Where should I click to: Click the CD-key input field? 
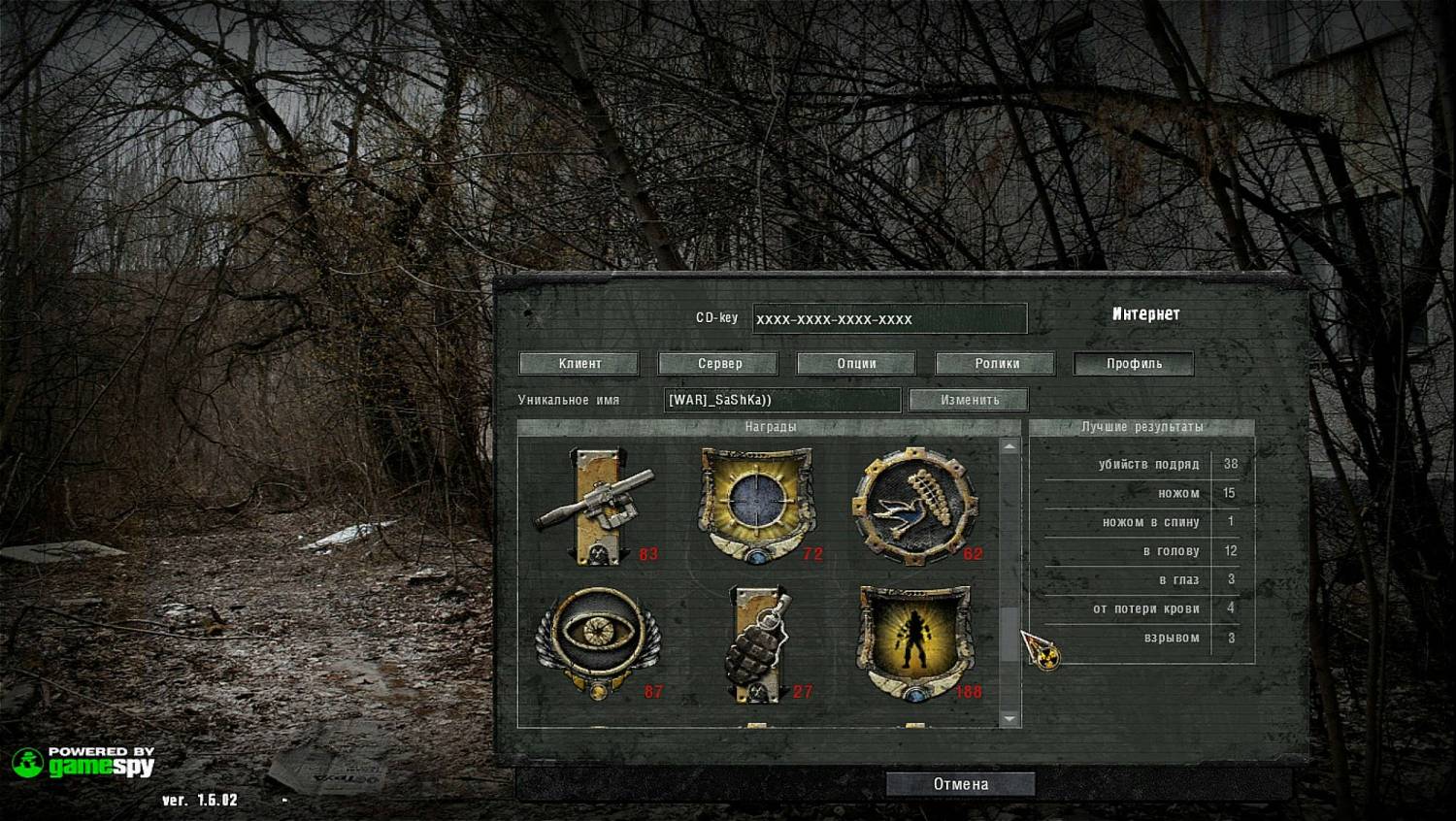(889, 319)
